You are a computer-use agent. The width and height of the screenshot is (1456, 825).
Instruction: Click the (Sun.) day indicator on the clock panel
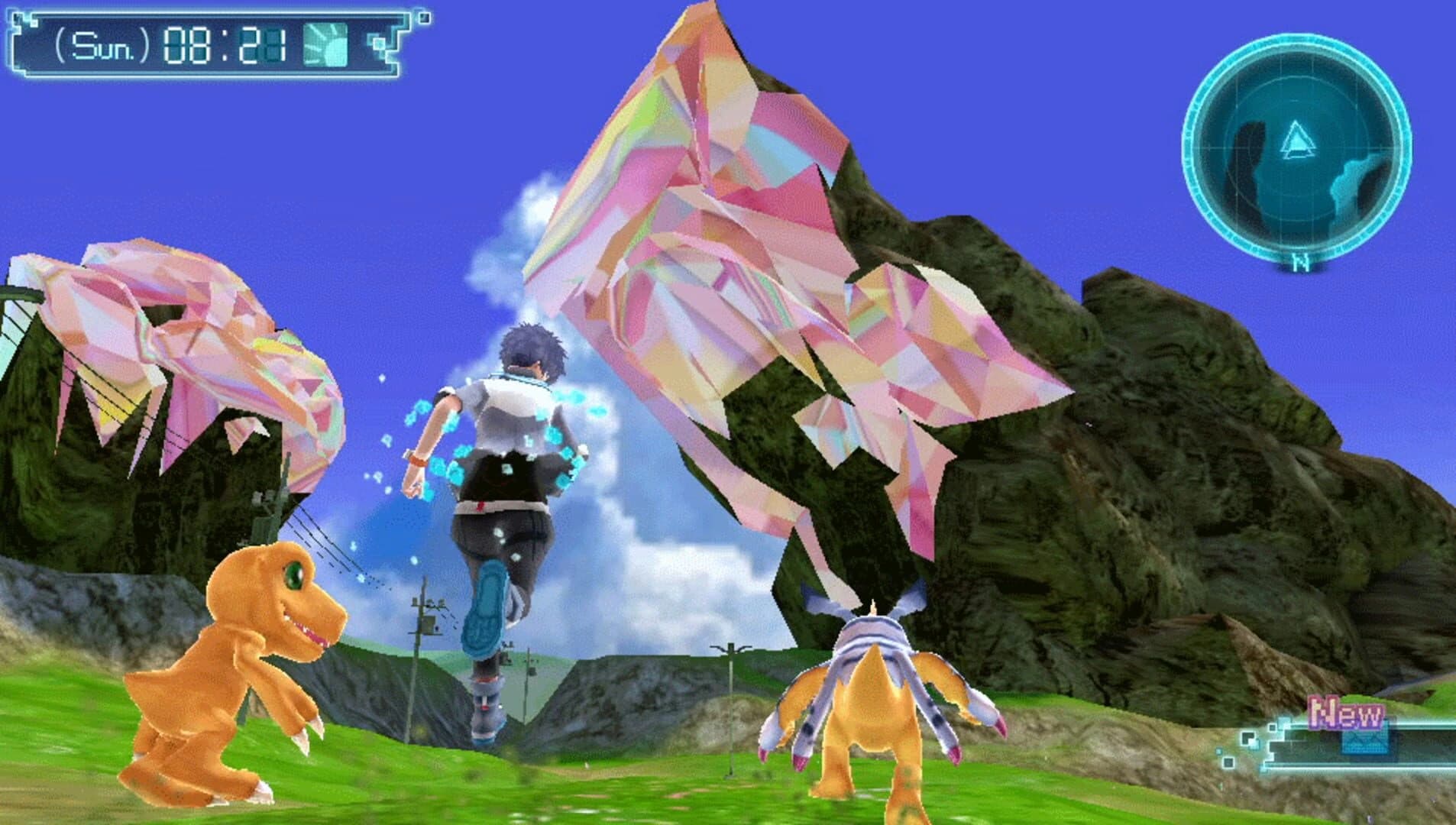coord(102,44)
